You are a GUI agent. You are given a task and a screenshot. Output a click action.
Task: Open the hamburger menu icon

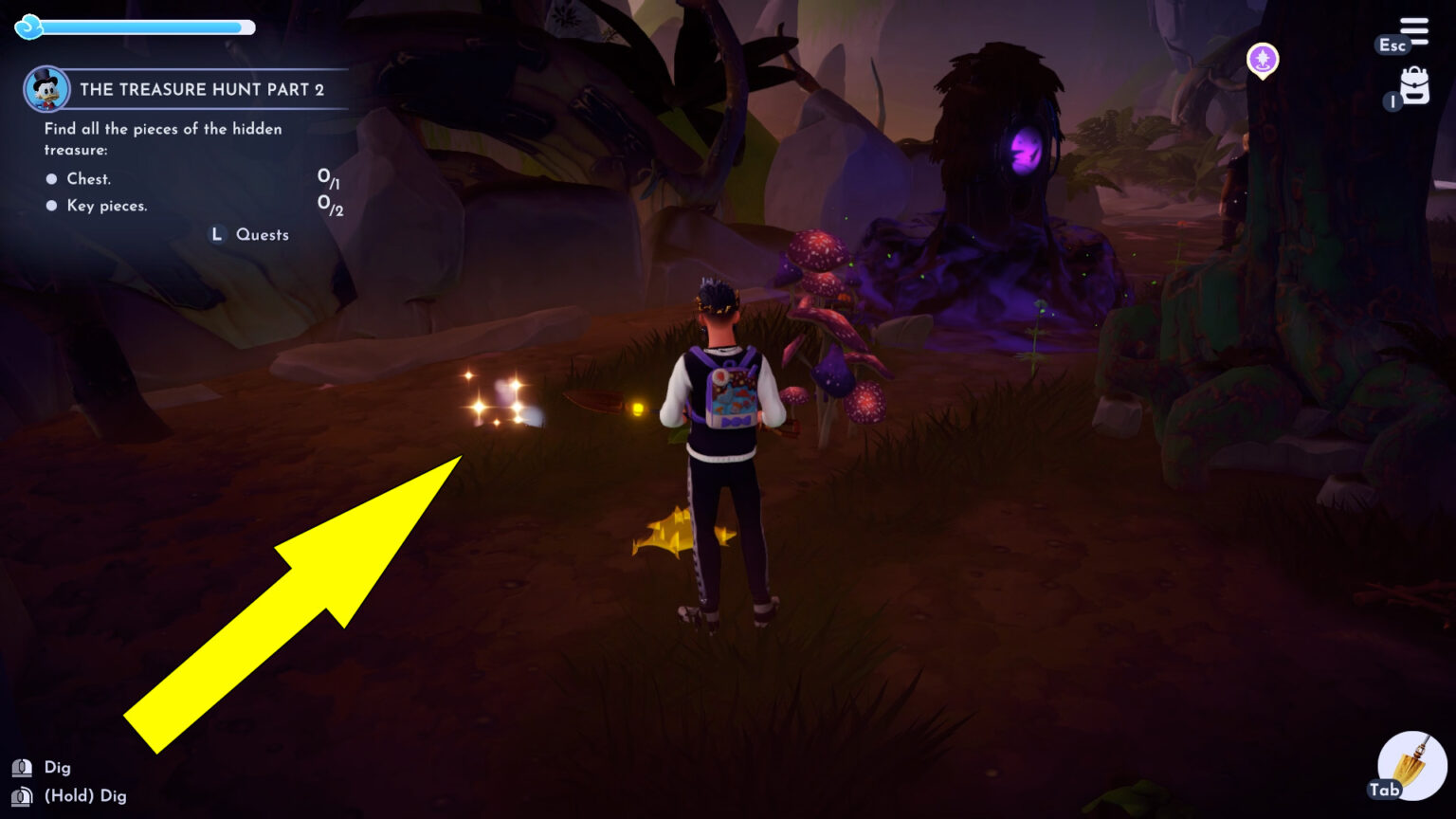coord(1413,31)
